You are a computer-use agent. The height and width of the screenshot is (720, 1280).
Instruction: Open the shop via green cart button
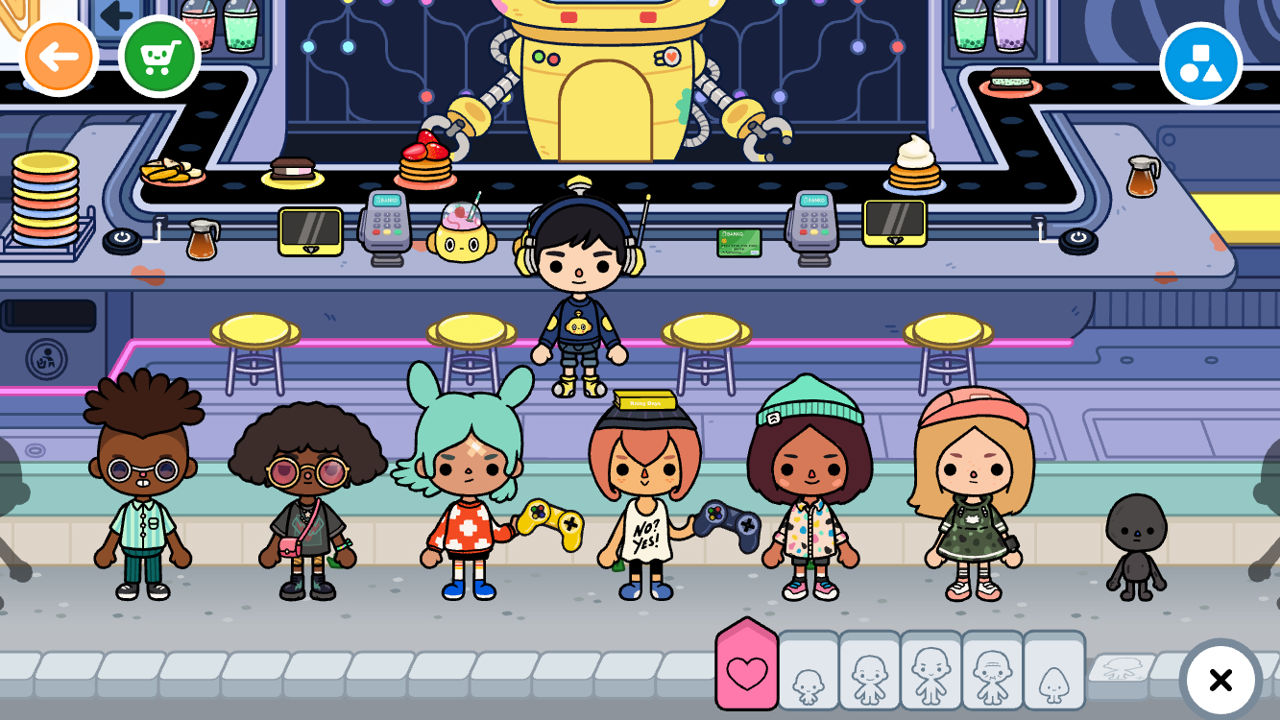click(x=159, y=57)
